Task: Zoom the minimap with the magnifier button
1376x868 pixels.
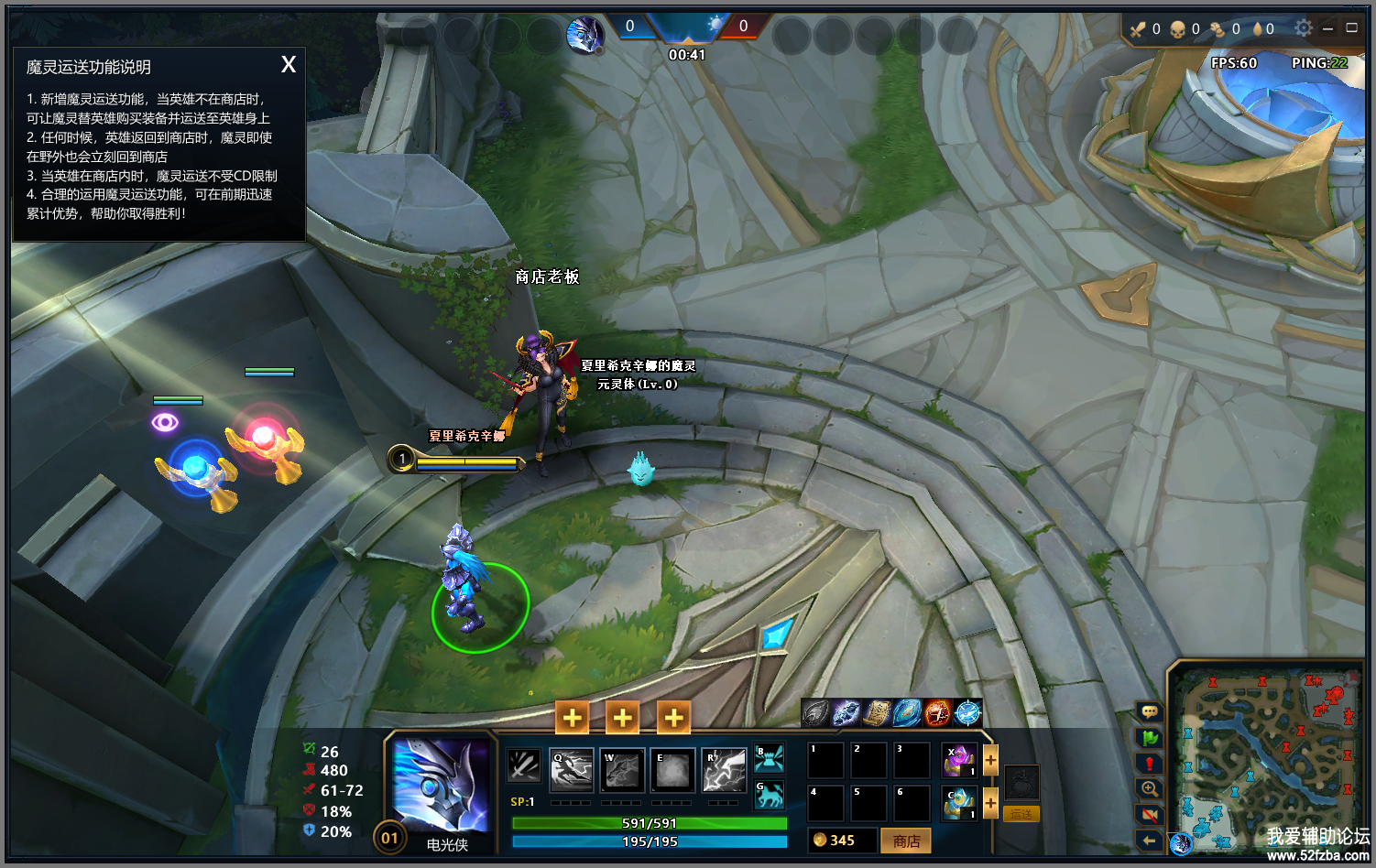Action: pos(1149,788)
